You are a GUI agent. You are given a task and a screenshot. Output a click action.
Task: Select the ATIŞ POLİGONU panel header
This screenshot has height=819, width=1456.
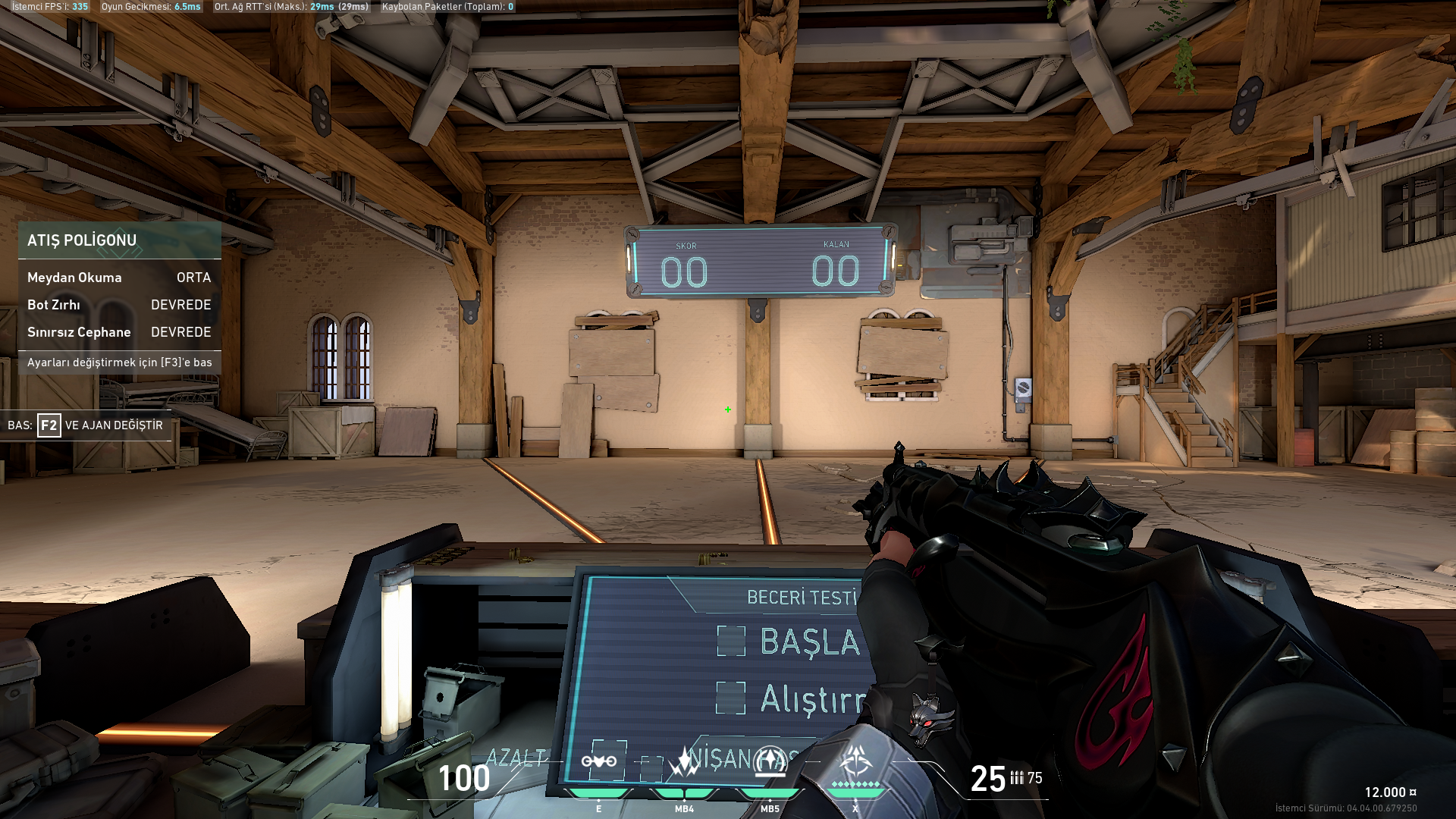point(119,240)
